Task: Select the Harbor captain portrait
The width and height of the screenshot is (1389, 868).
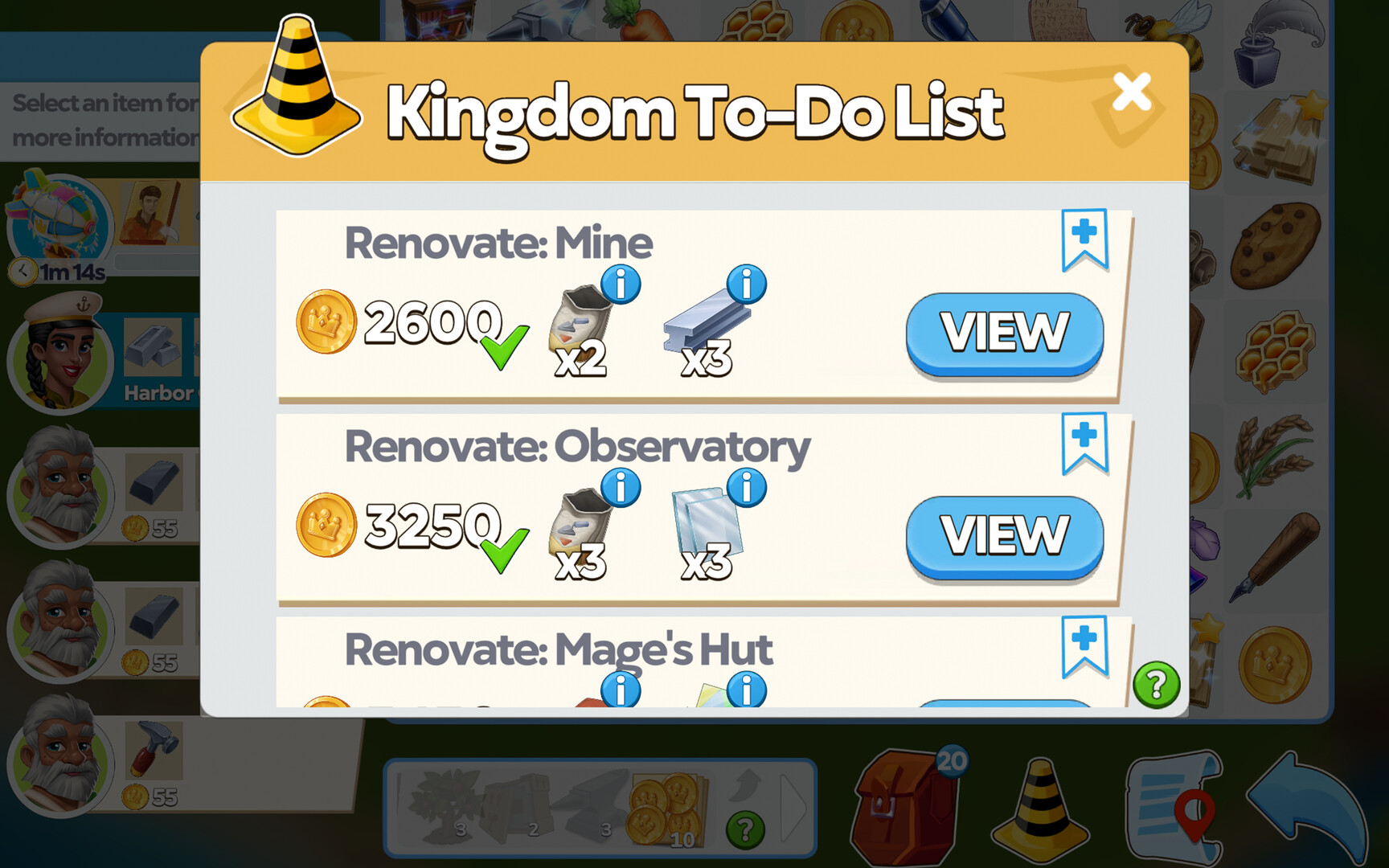Action: point(60,362)
